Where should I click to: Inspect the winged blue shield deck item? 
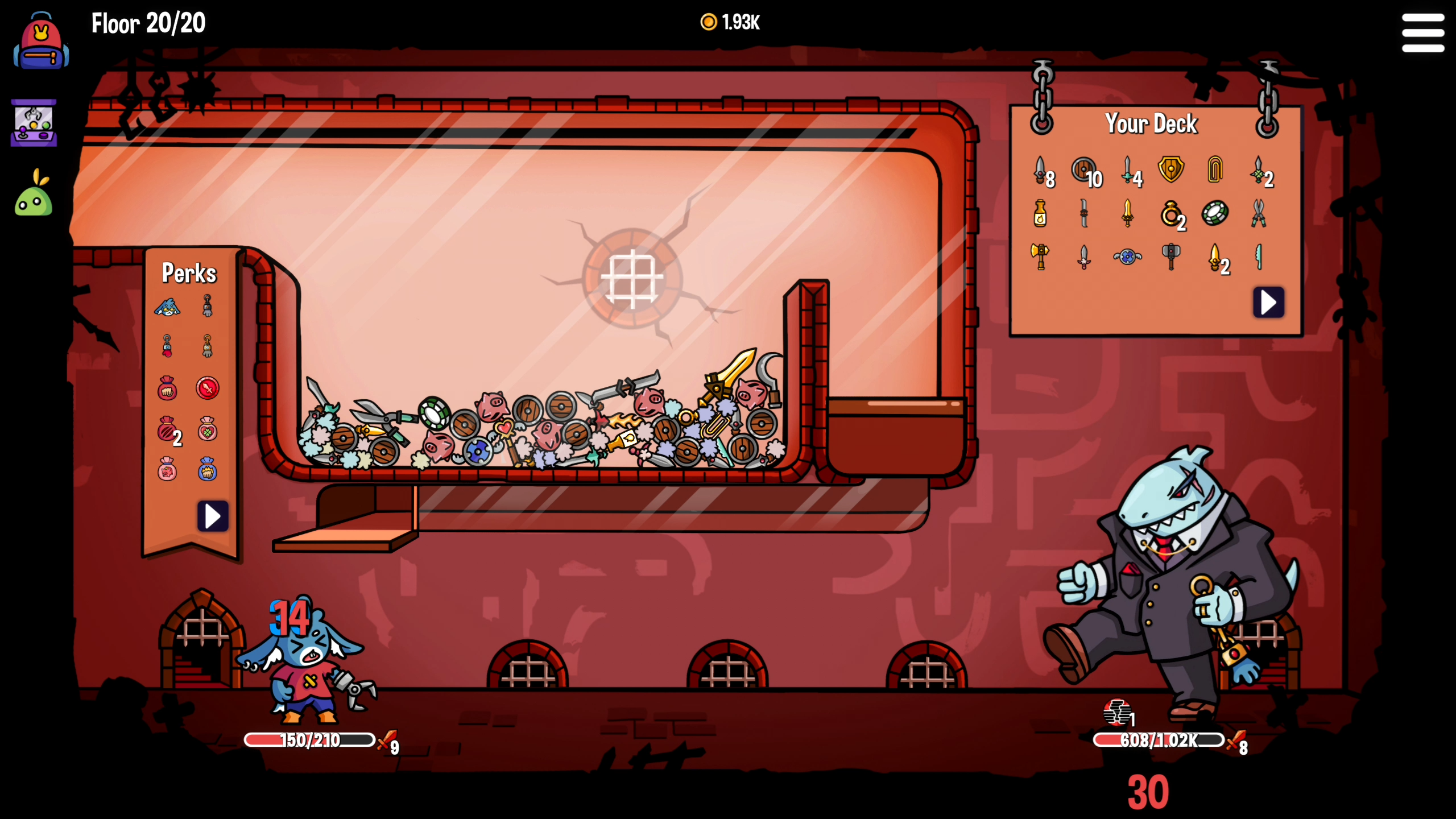[1127, 257]
